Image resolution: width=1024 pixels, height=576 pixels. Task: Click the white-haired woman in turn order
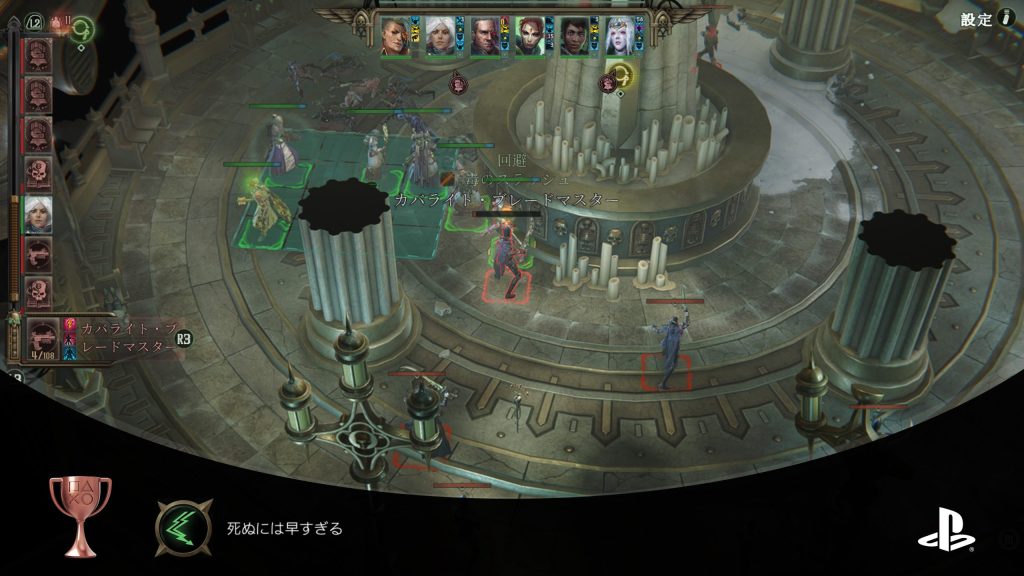[38, 214]
